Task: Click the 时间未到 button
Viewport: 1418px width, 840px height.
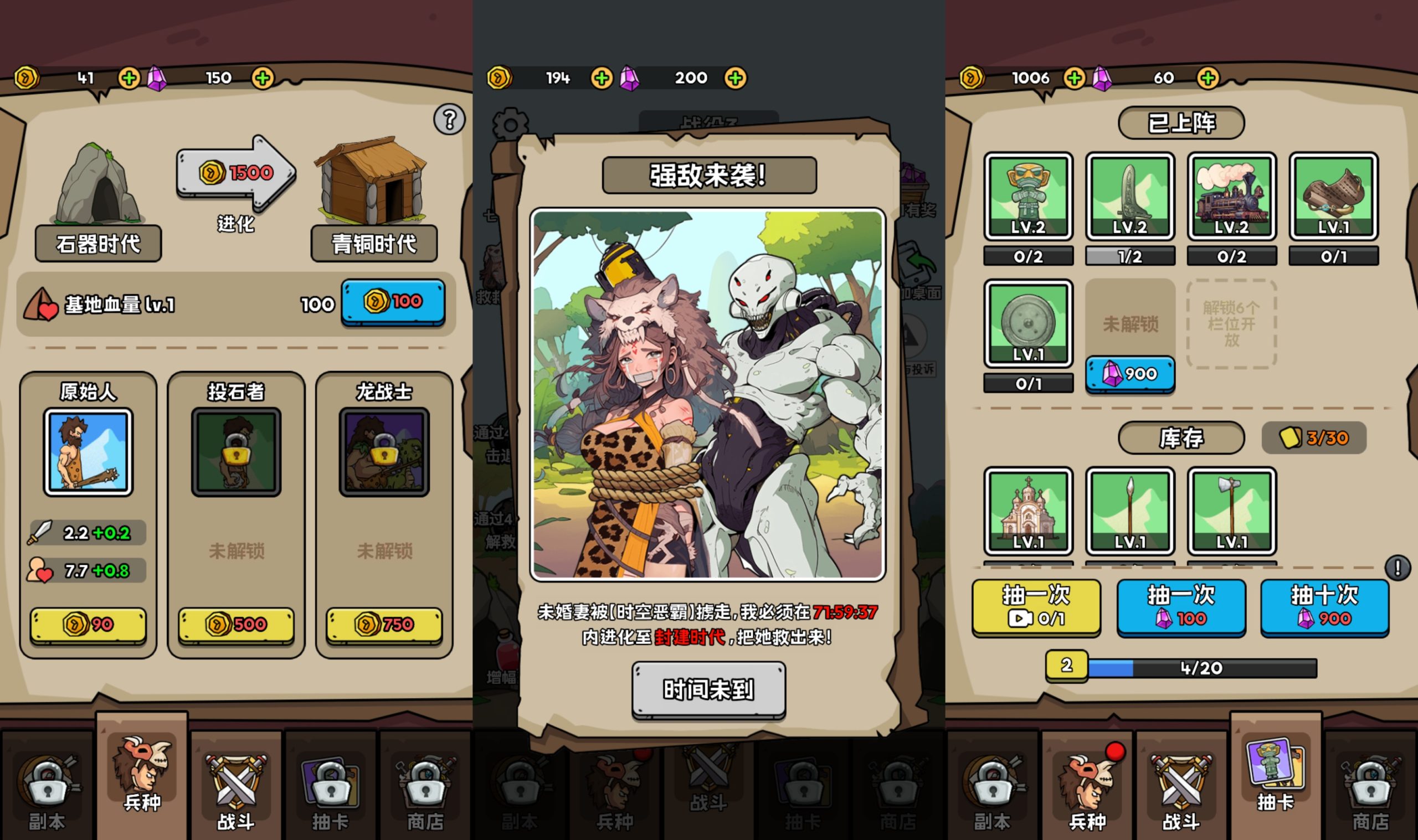Action: point(708,689)
